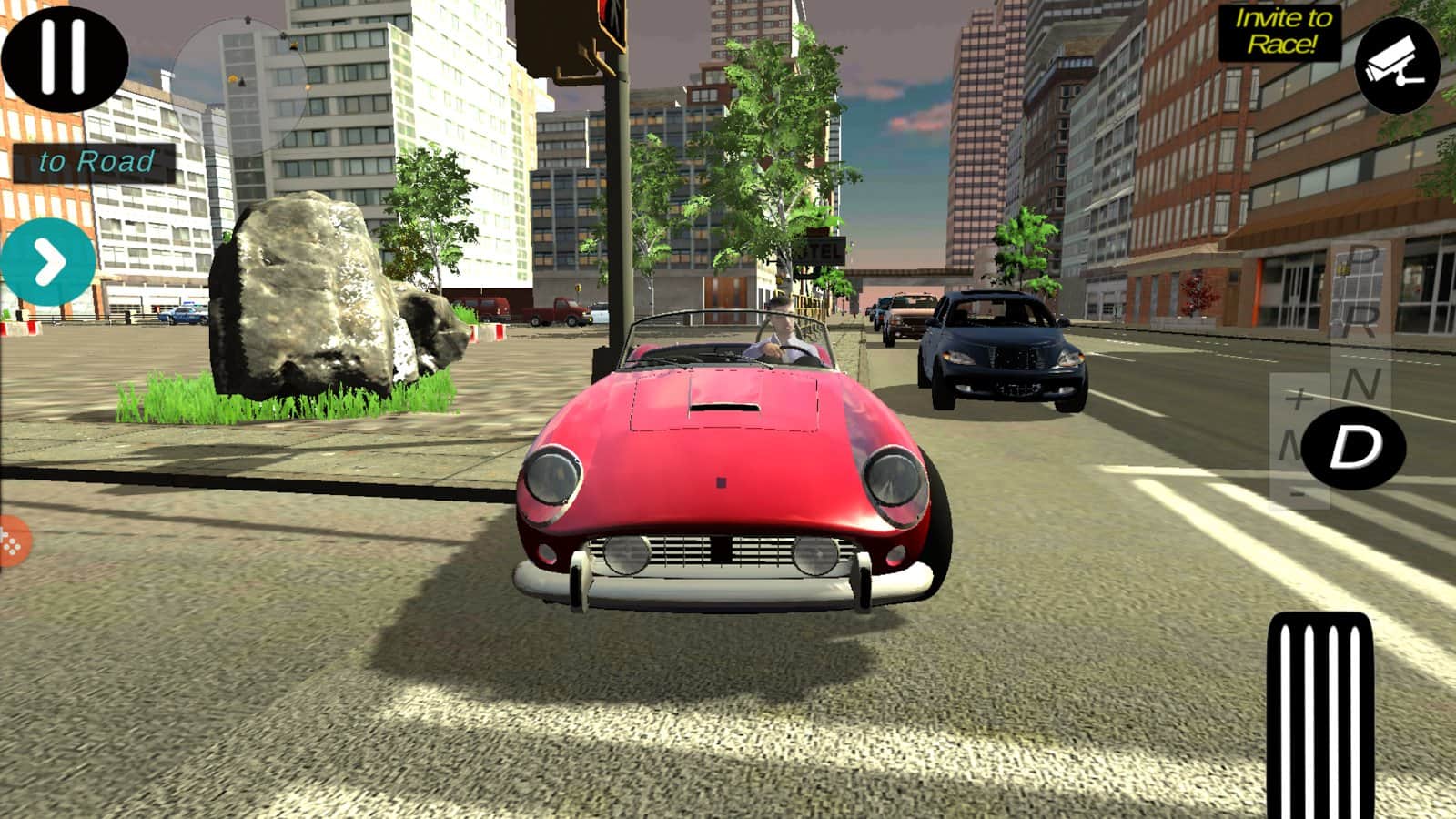Tap the + upshift control
The width and height of the screenshot is (1456, 819).
pos(1297,398)
